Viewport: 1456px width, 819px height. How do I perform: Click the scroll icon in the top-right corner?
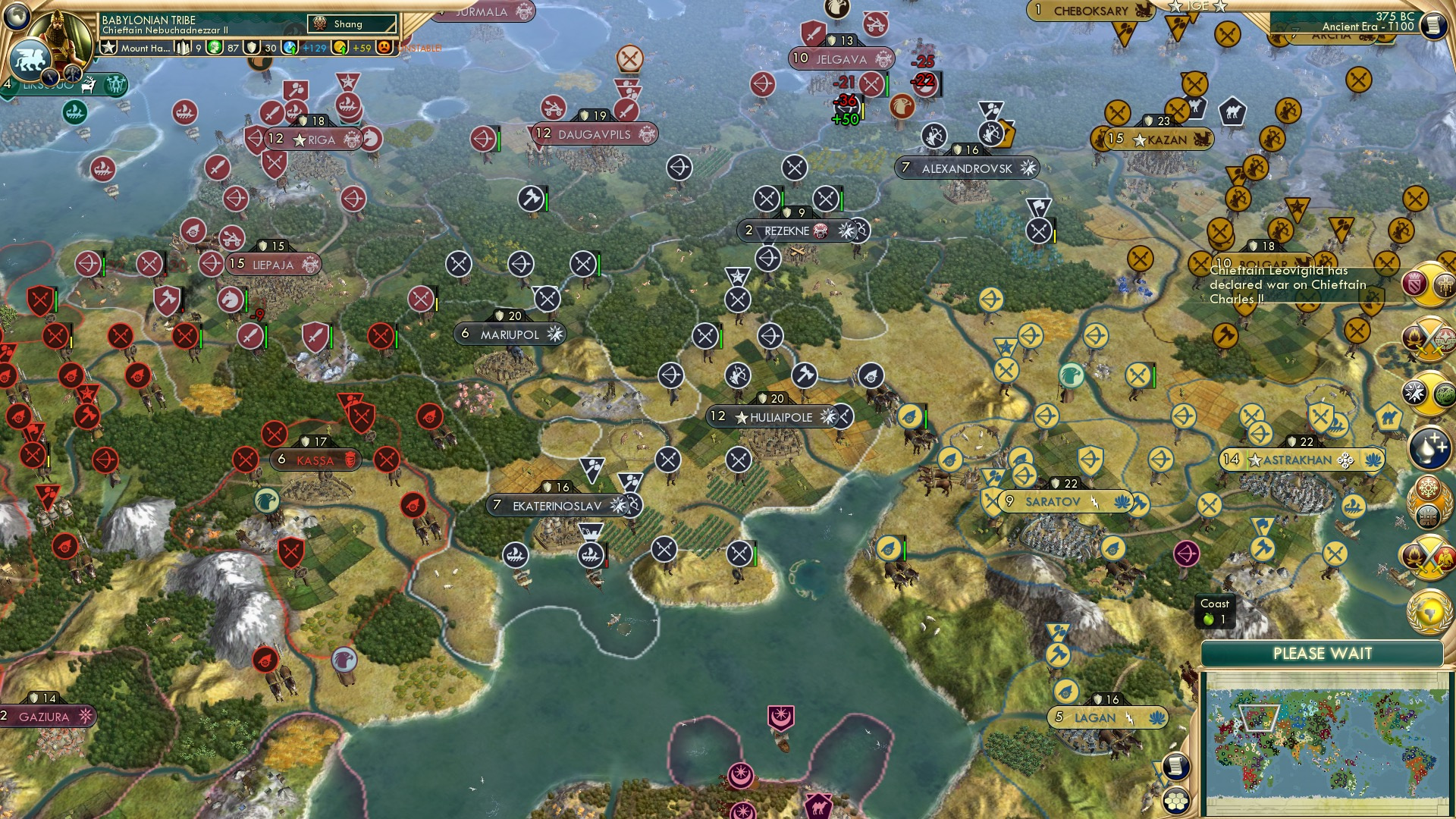point(1435,25)
